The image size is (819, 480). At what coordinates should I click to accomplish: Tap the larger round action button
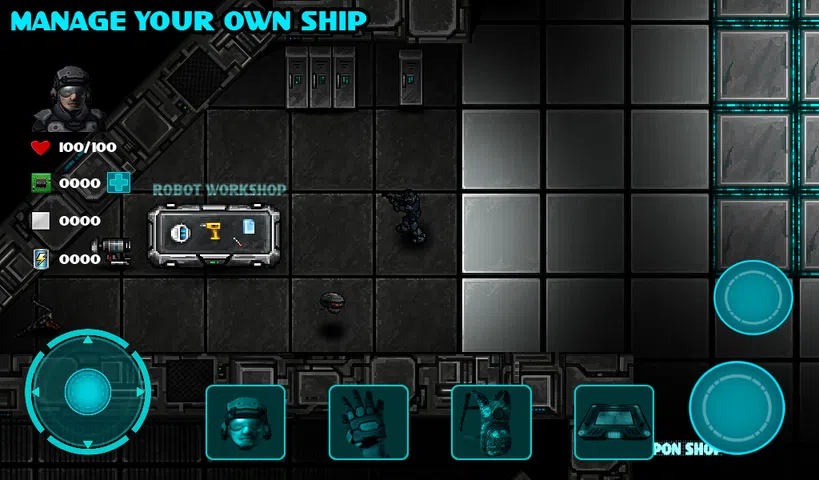pyautogui.click(x=737, y=408)
